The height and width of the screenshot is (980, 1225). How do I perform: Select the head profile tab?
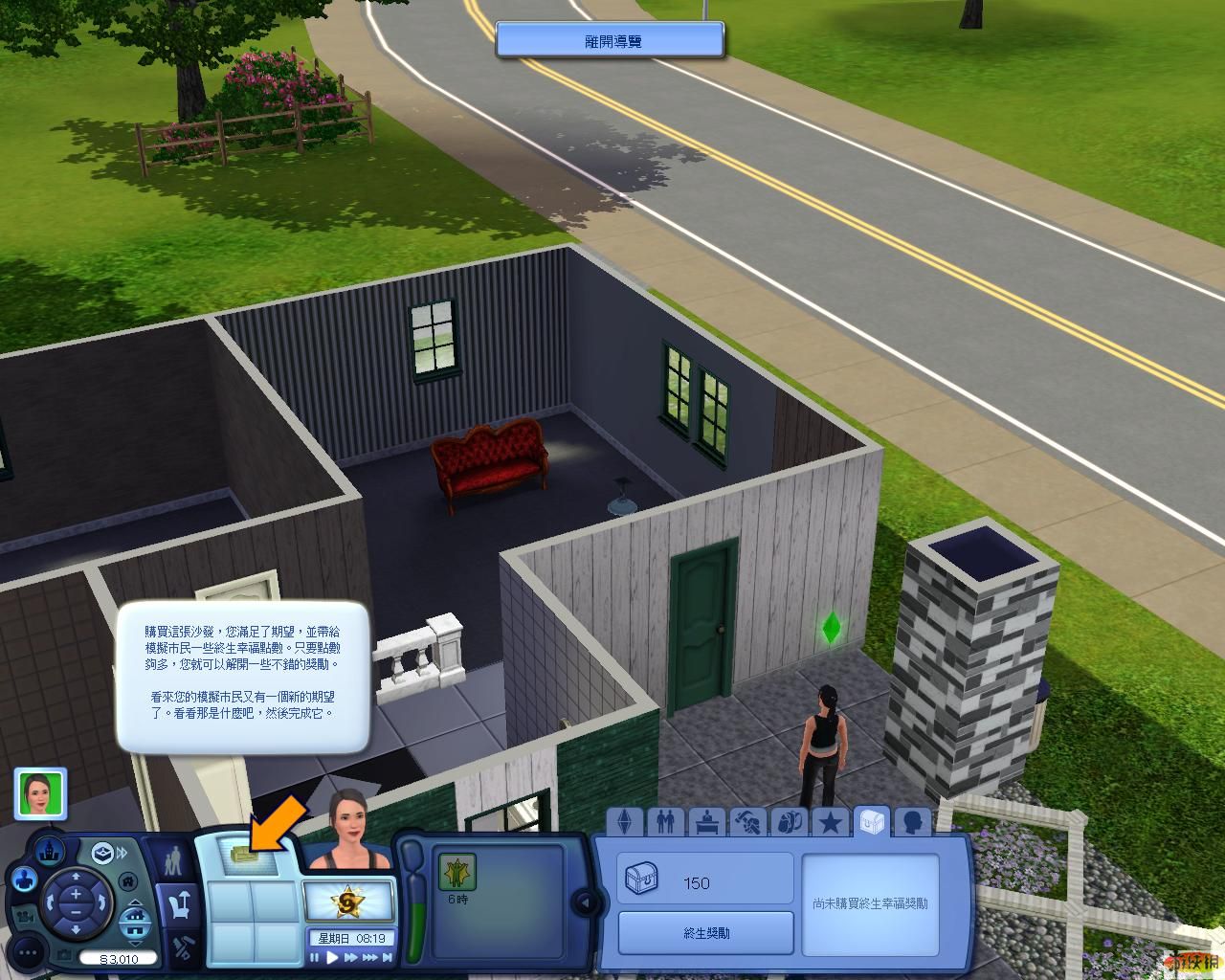pos(912,822)
